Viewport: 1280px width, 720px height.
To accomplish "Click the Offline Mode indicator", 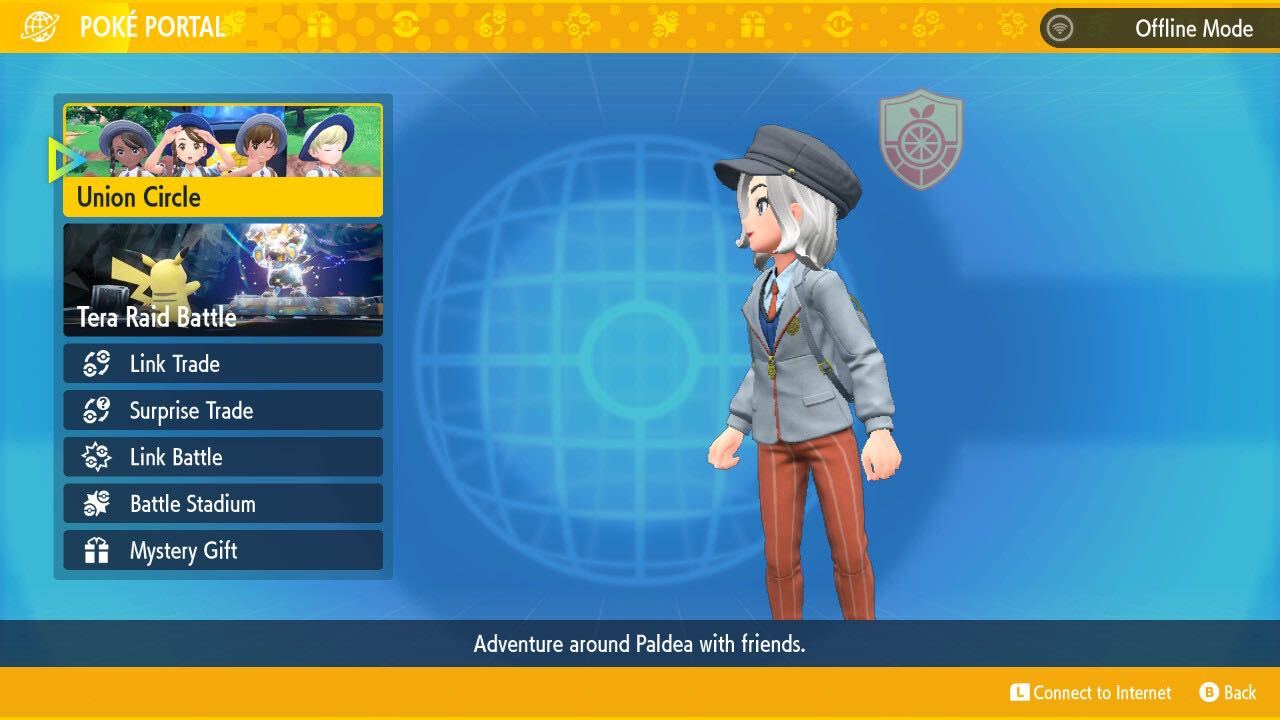I will pyautogui.click(x=1194, y=29).
